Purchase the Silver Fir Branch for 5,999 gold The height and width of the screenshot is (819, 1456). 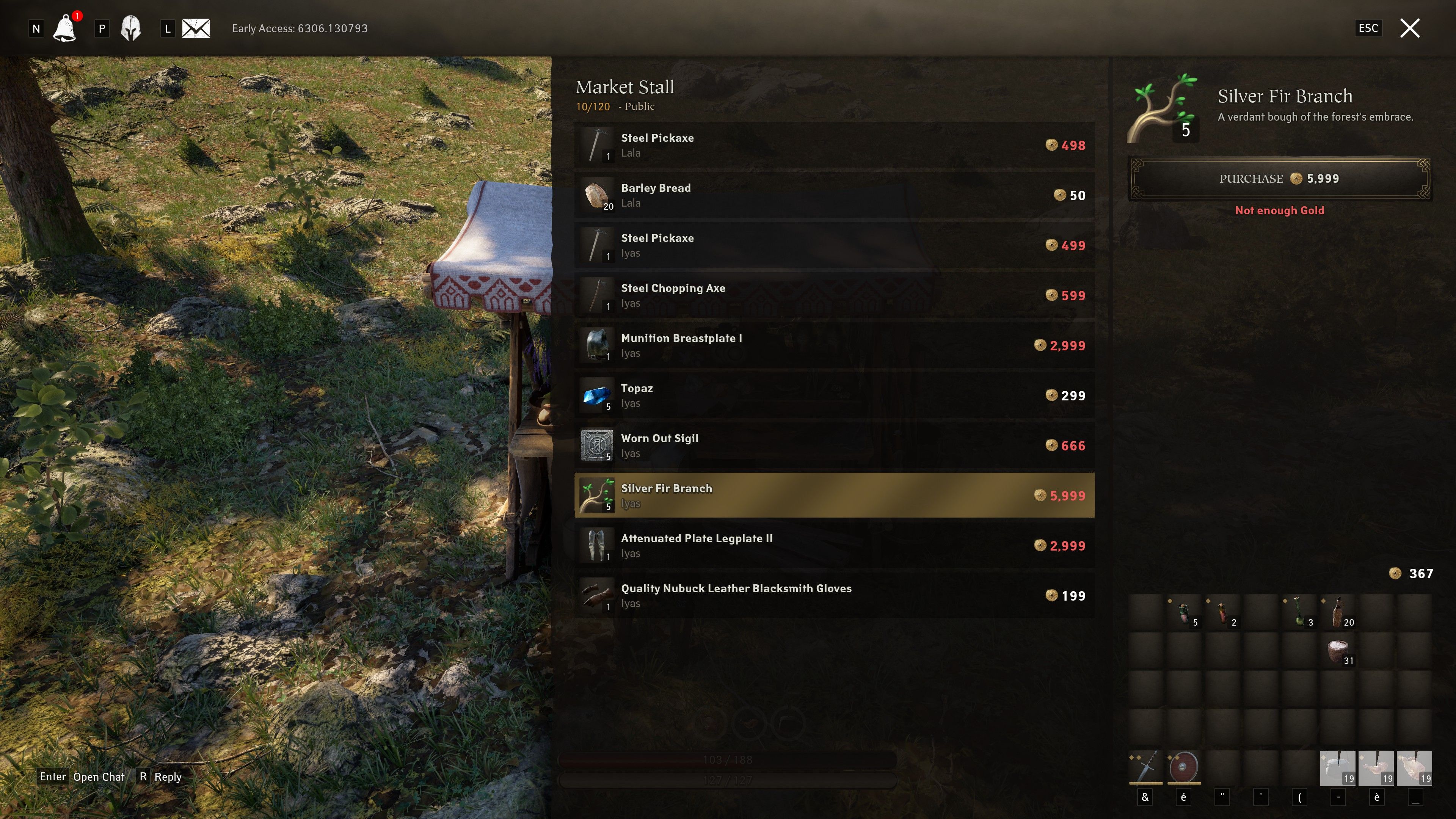pos(1279,179)
